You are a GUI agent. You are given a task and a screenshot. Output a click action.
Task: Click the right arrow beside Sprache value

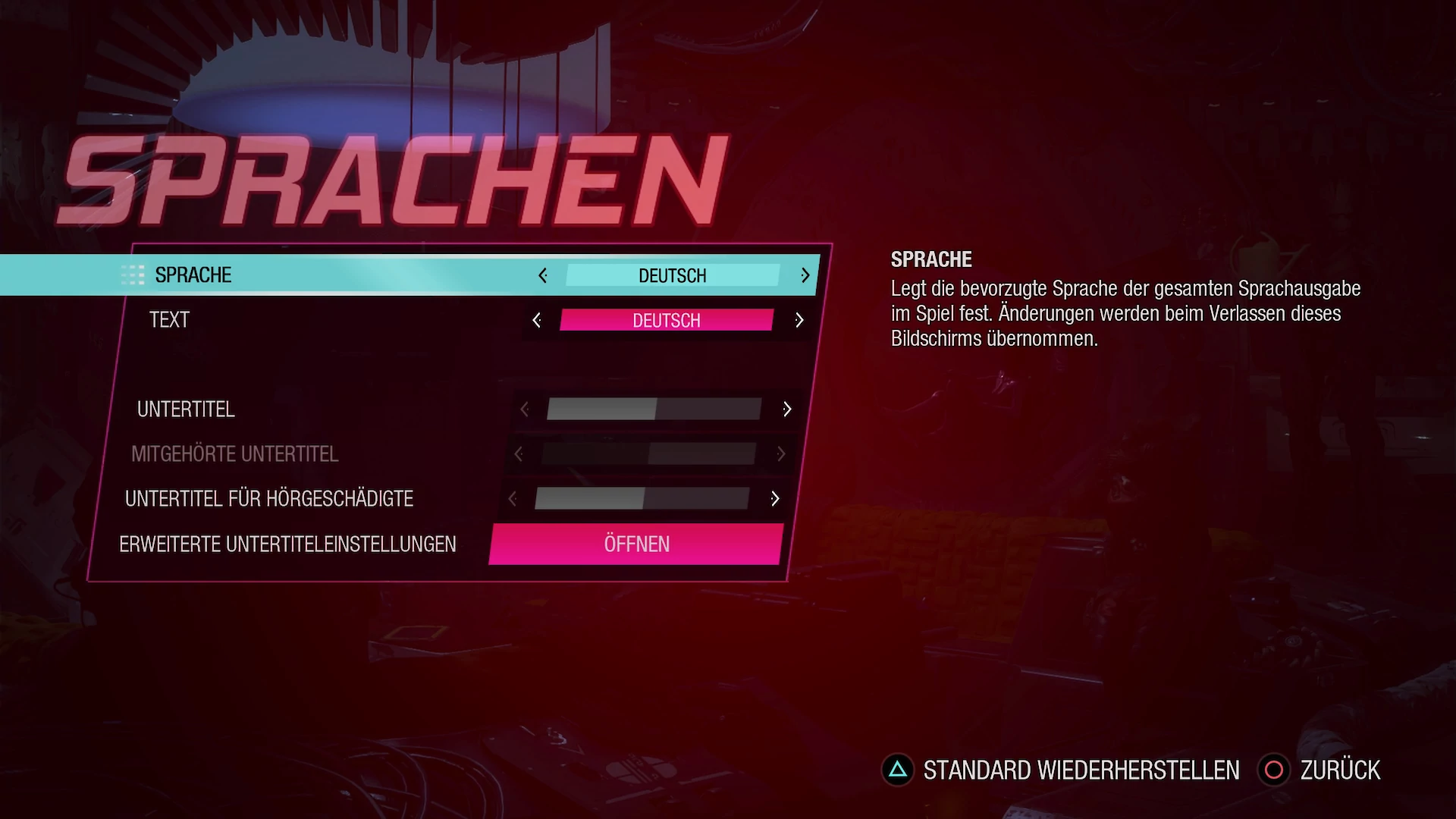point(805,275)
